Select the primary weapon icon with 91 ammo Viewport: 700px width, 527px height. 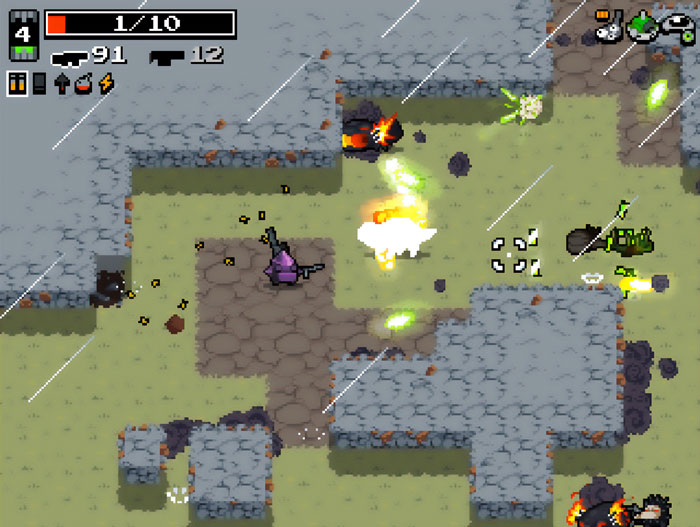(69, 57)
